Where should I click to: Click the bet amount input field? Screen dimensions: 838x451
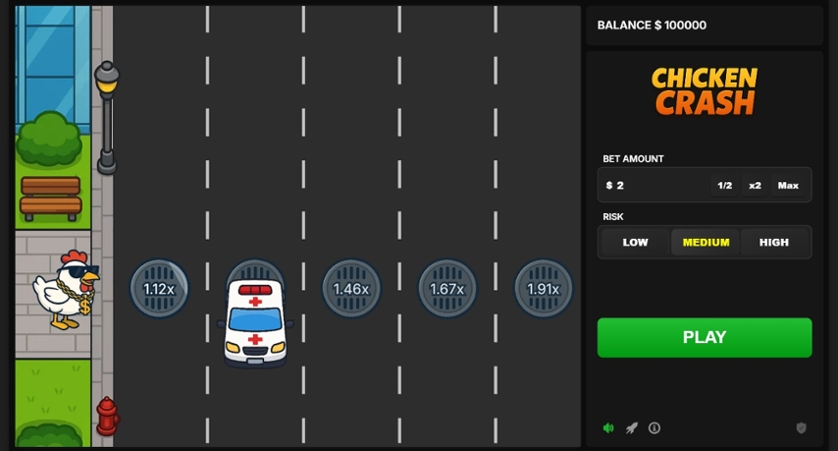coord(655,185)
